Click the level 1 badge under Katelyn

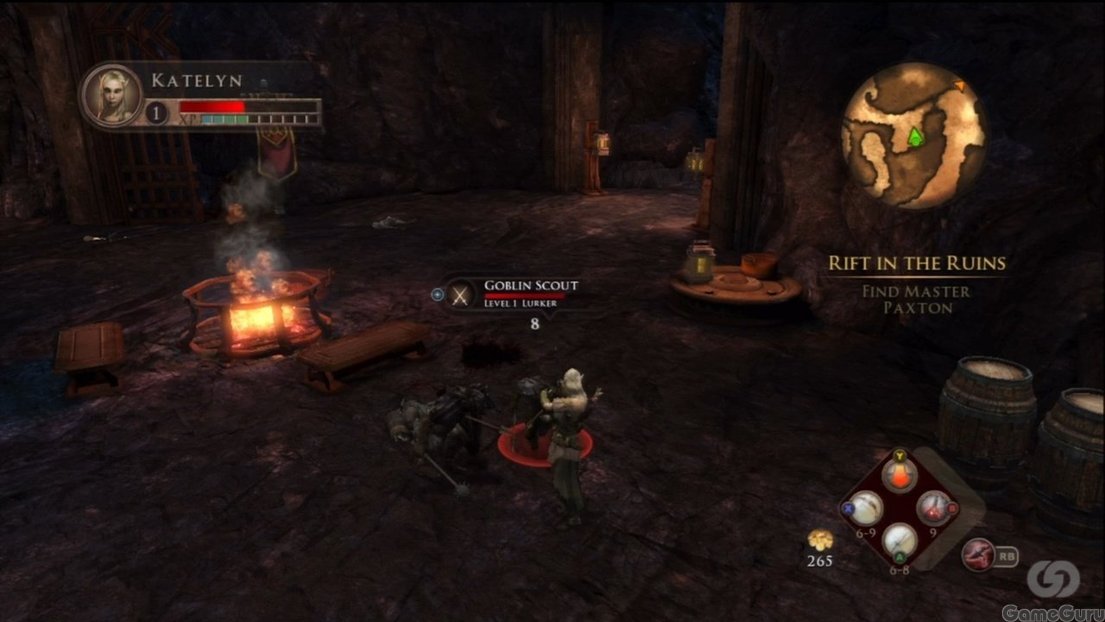[x=157, y=113]
